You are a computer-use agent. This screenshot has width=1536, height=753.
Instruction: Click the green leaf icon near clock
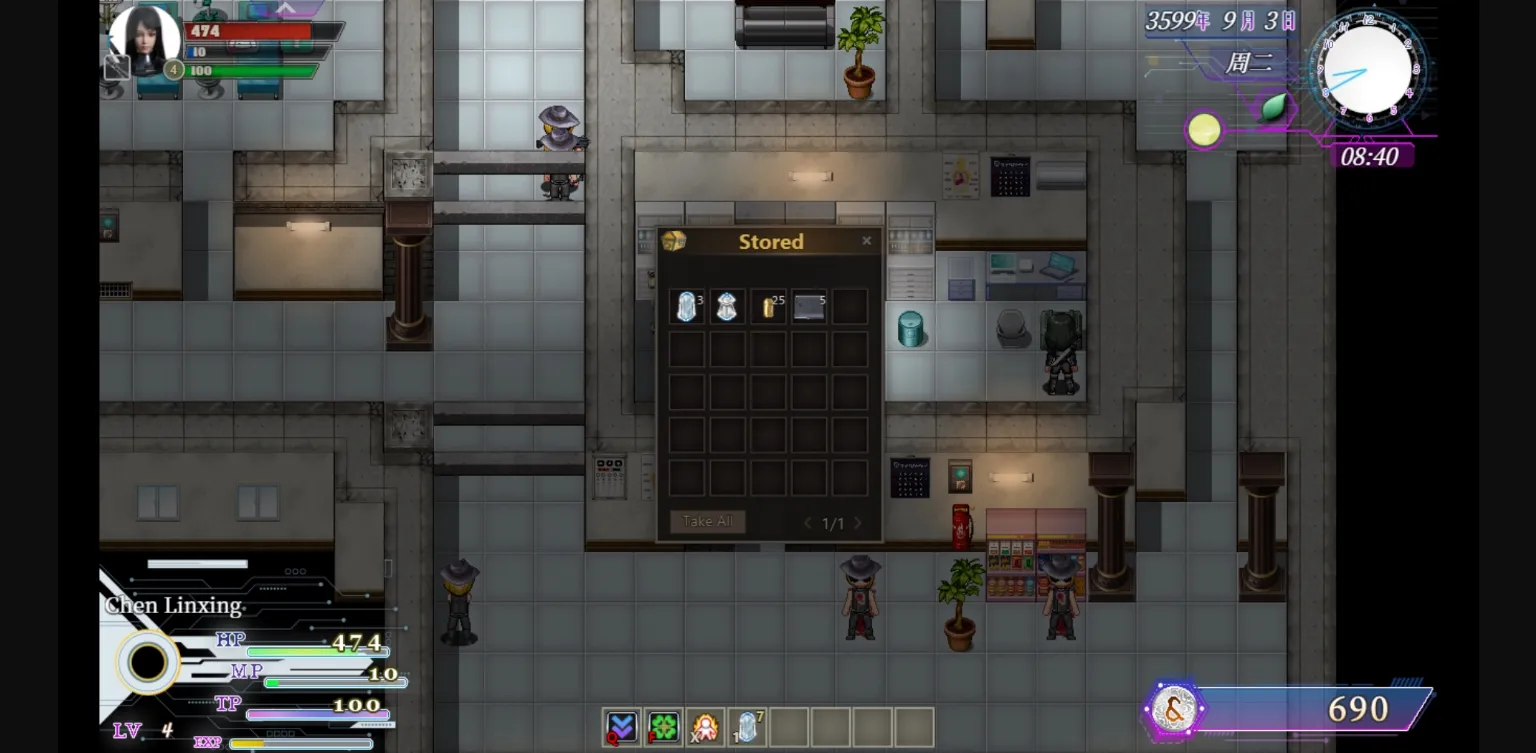(x=1274, y=107)
